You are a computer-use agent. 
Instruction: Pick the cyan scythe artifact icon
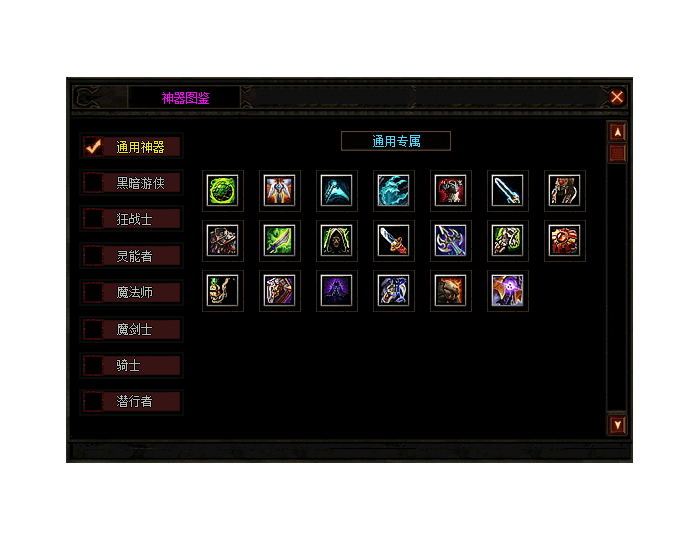337,190
